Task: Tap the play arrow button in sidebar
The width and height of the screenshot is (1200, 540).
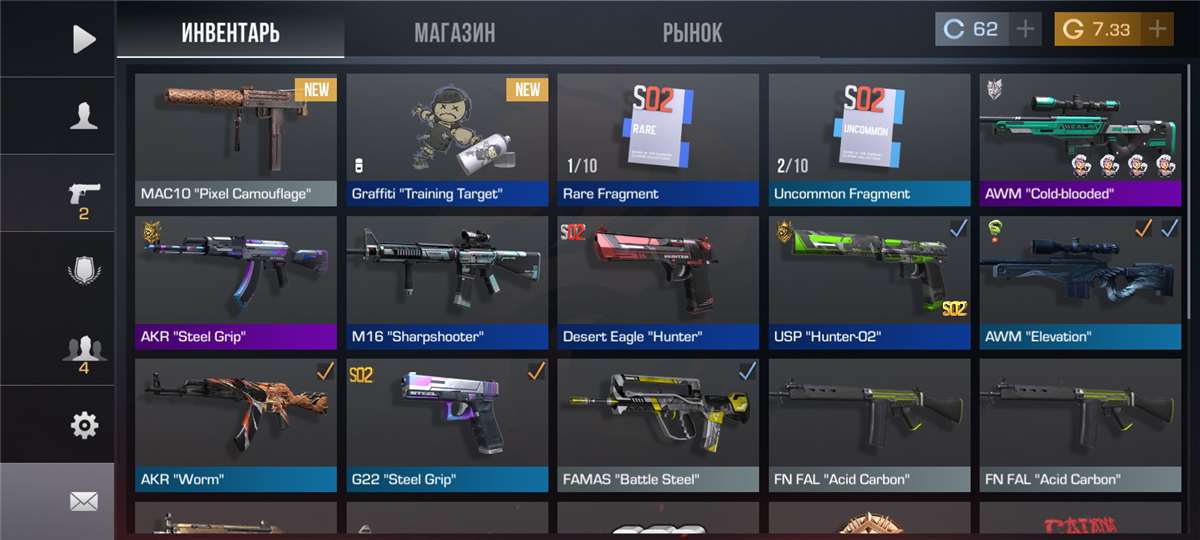Action: point(84,39)
